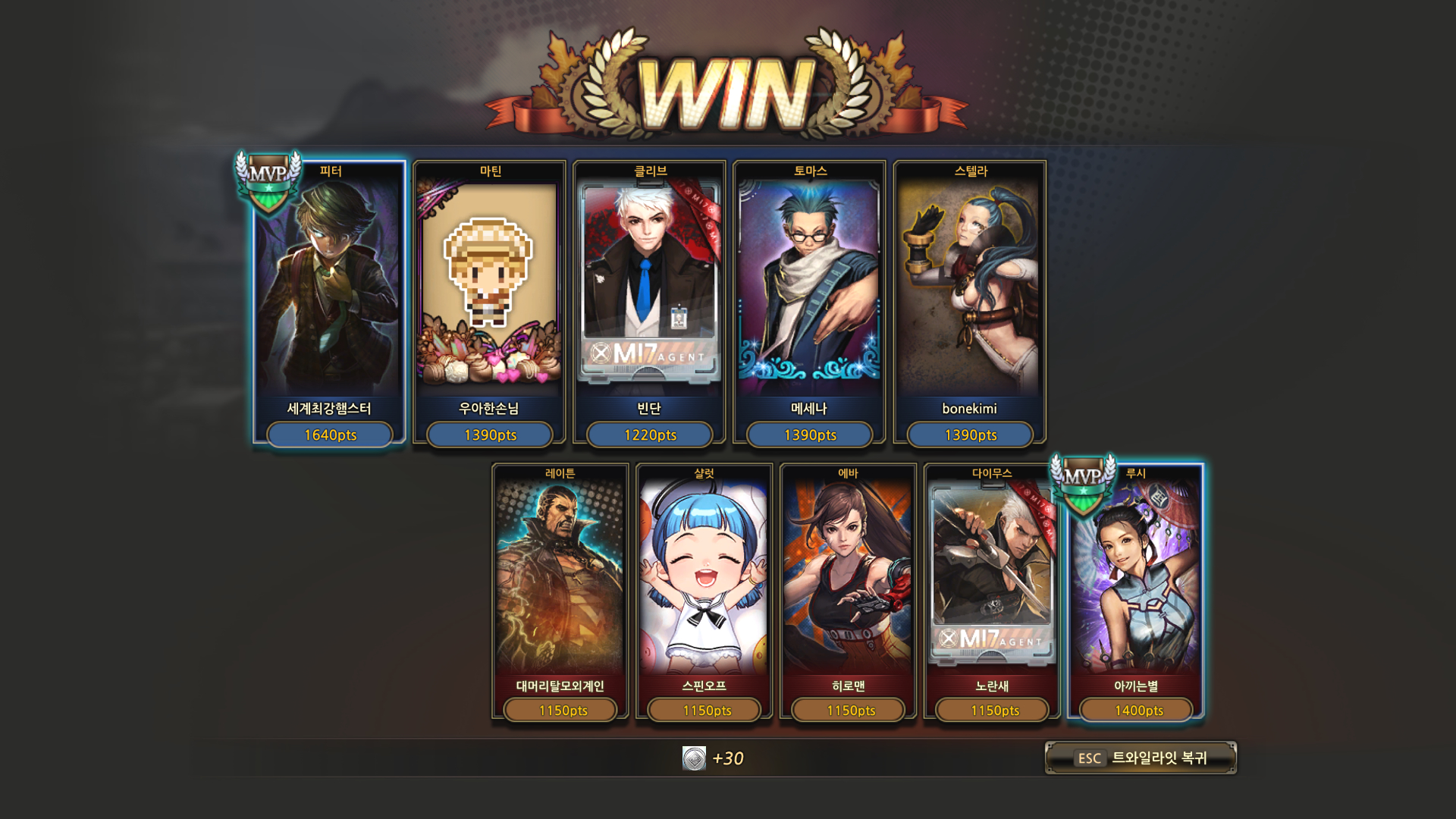The width and height of the screenshot is (1456, 819).
Task: Open 빈단's MI7 agent card
Action: pyautogui.click(x=649, y=303)
